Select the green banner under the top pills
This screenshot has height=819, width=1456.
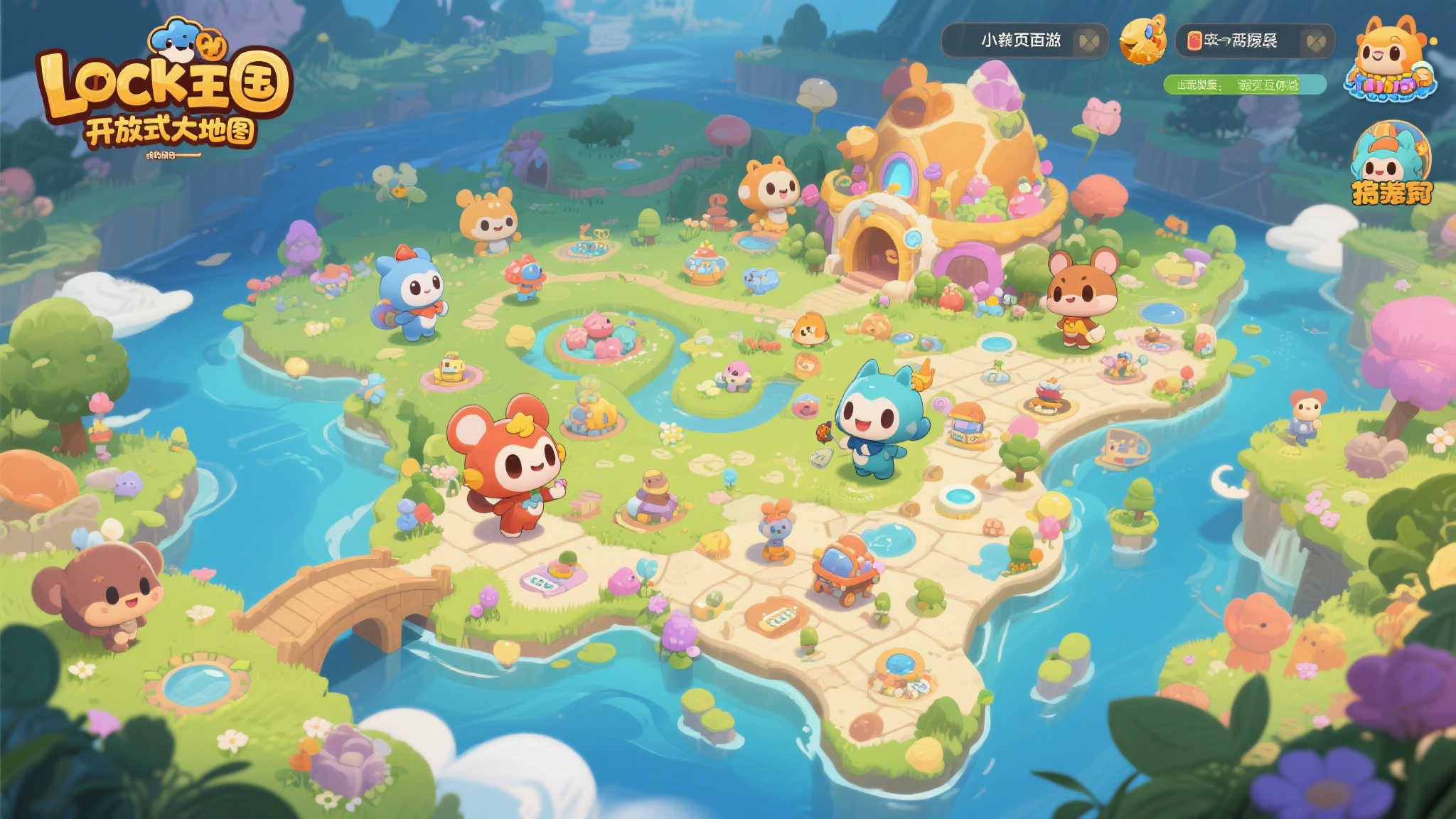[x=1244, y=85]
